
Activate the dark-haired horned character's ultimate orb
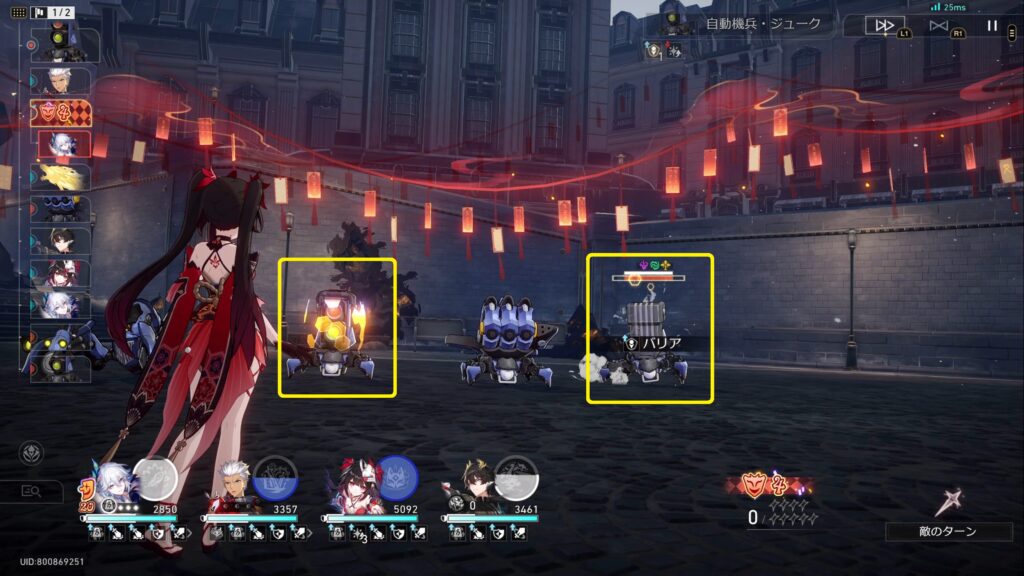tap(516, 477)
